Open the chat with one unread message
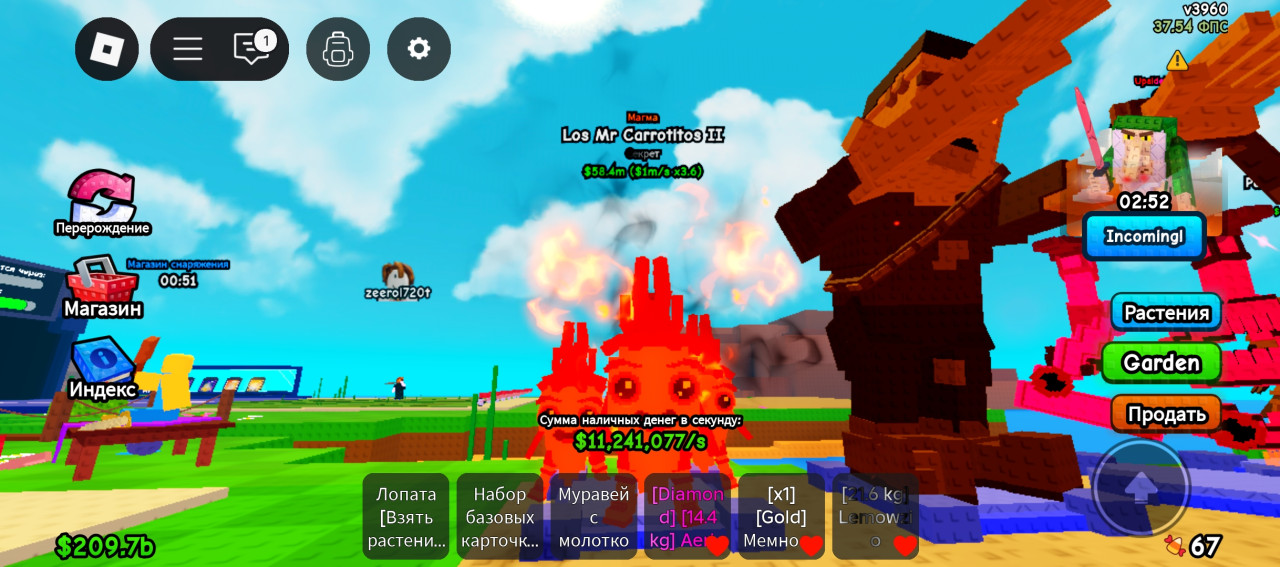This screenshot has width=1280, height=567. 251,49
